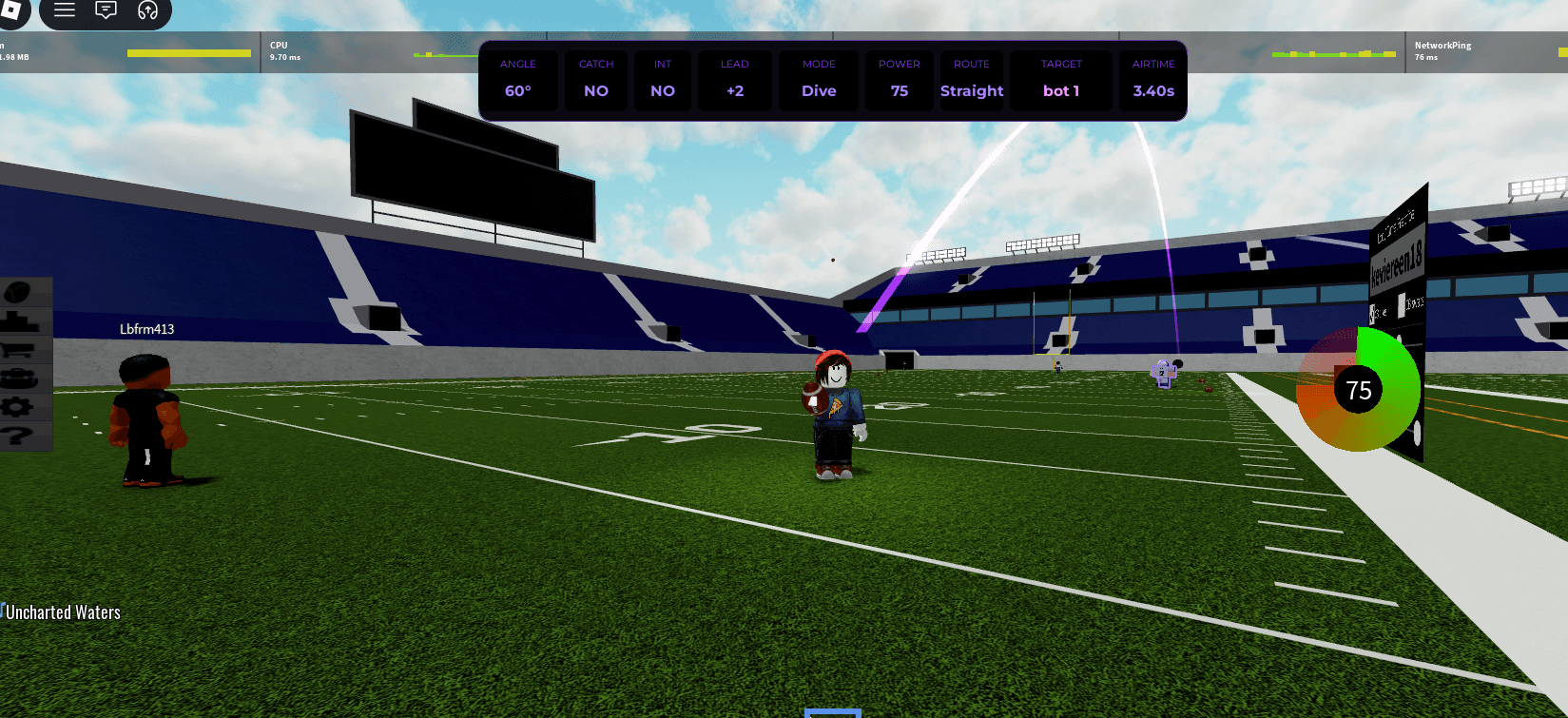Click the circular power meter showing 75
The height and width of the screenshot is (718, 1568).
click(1359, 389)
